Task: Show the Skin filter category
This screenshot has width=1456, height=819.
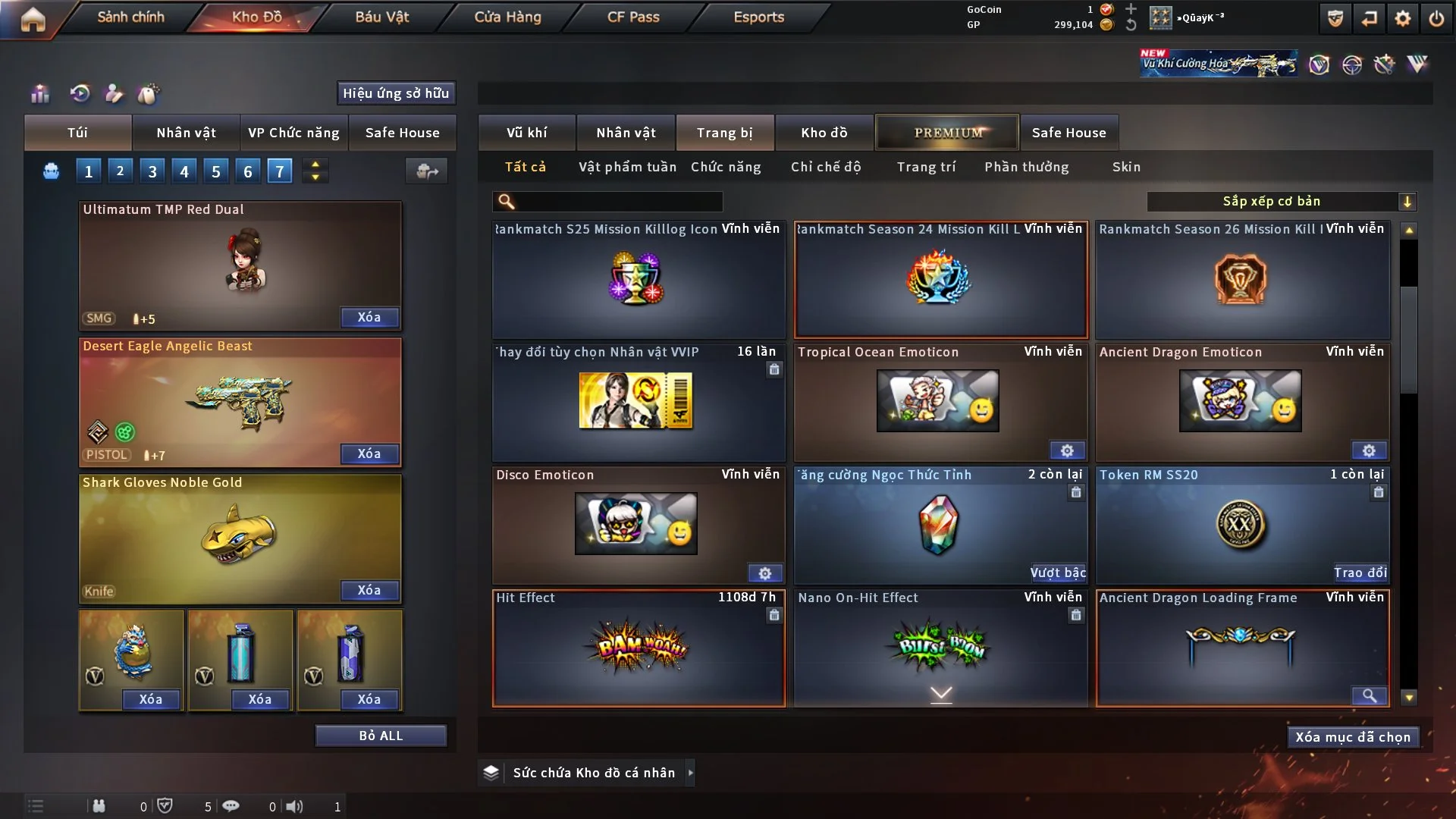Action: coord(1126,167)
